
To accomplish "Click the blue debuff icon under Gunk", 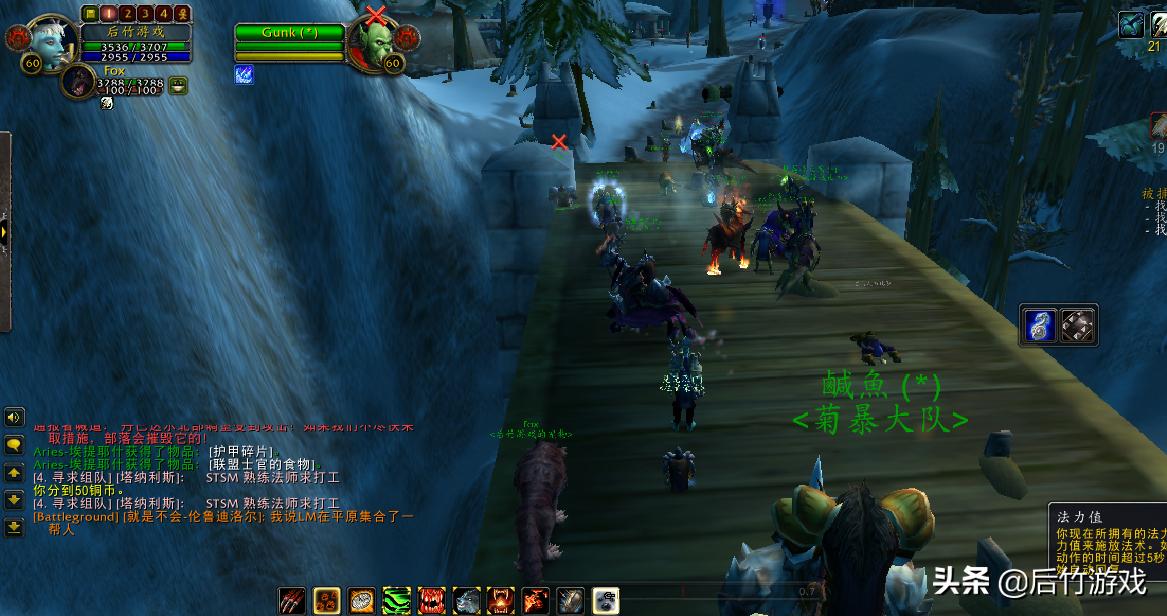I will (244, 74).
